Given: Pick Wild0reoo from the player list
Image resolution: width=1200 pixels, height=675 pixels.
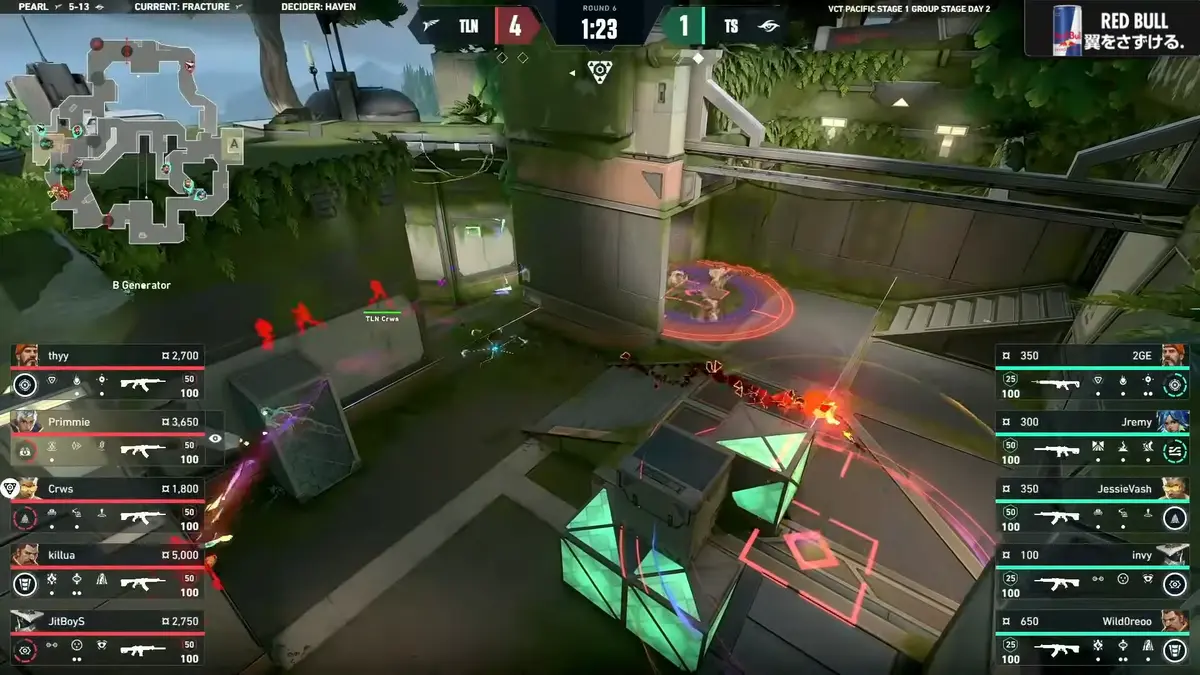Looking at the screenshot, I should click(1092, 636).
